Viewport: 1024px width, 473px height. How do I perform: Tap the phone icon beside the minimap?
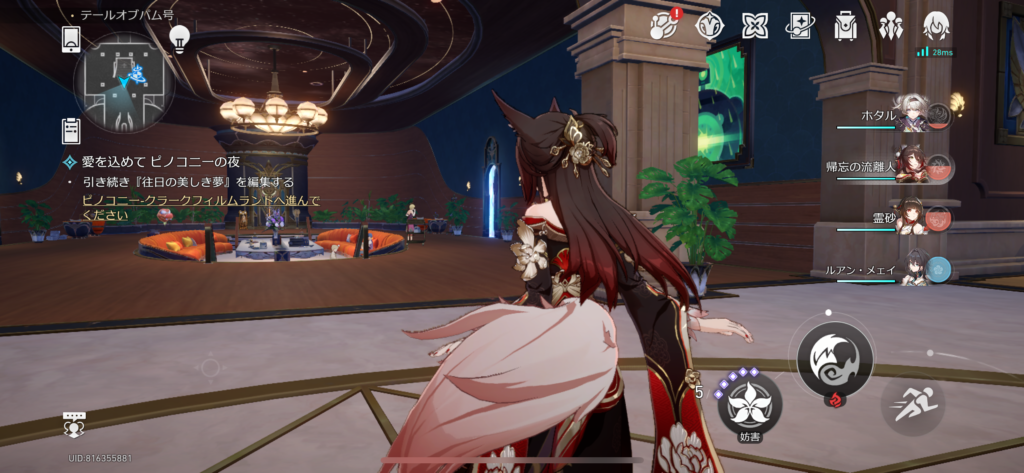point(71,39)
